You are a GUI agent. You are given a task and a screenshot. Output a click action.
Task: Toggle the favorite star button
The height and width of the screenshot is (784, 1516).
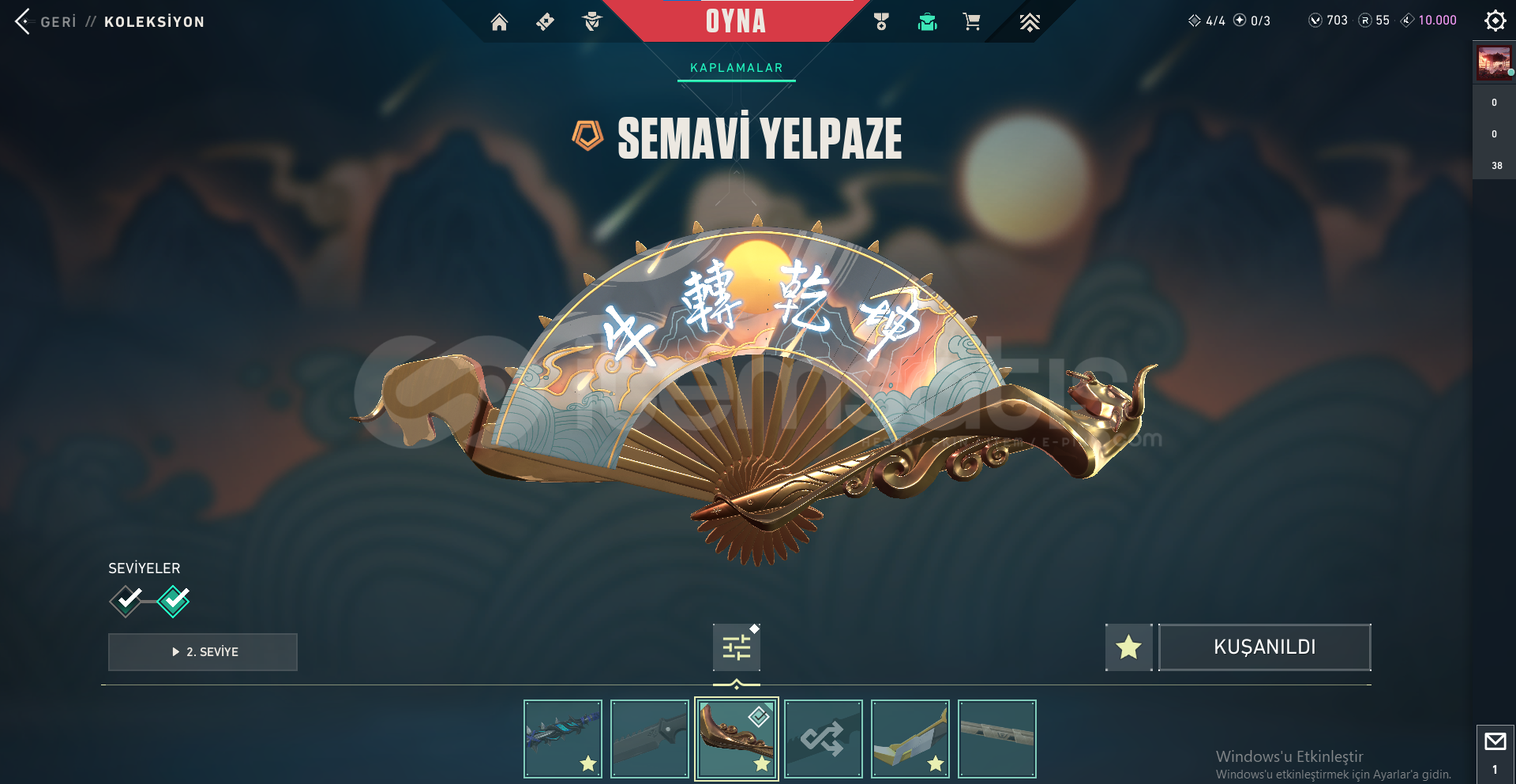1128,647
